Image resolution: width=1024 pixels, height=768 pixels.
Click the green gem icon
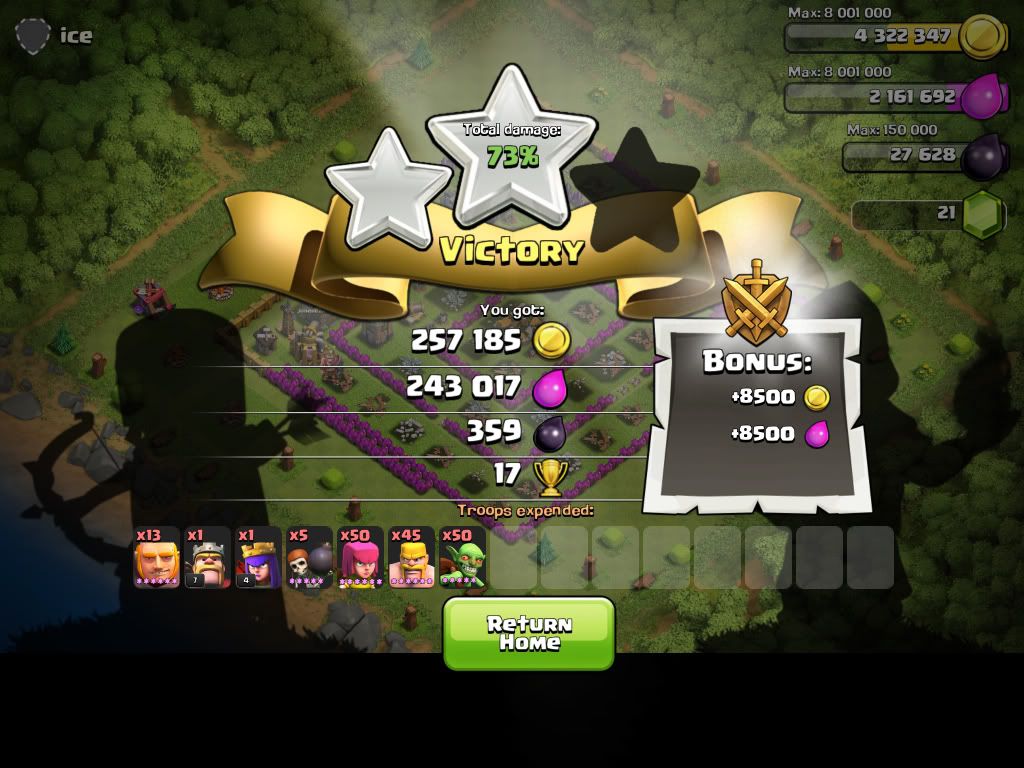point(982,214)
